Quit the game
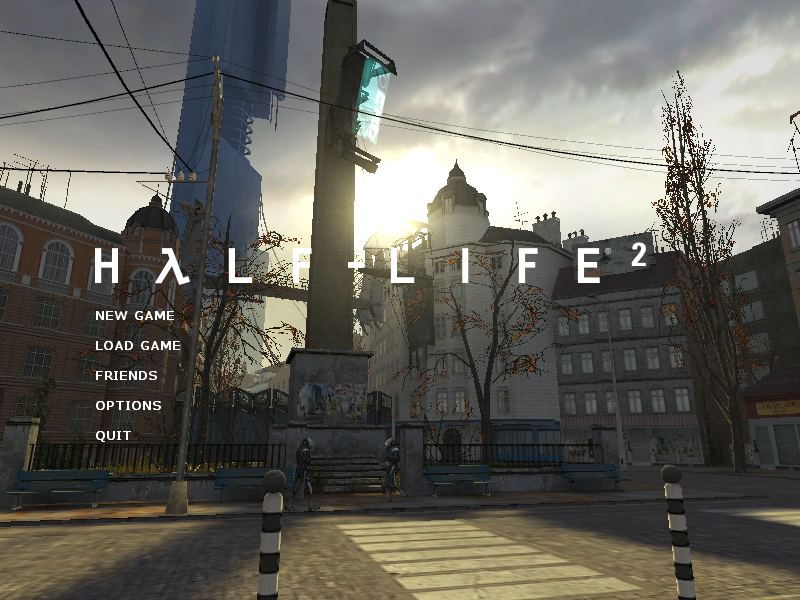This screenshot has height=600, width=800. click(113, 436)
